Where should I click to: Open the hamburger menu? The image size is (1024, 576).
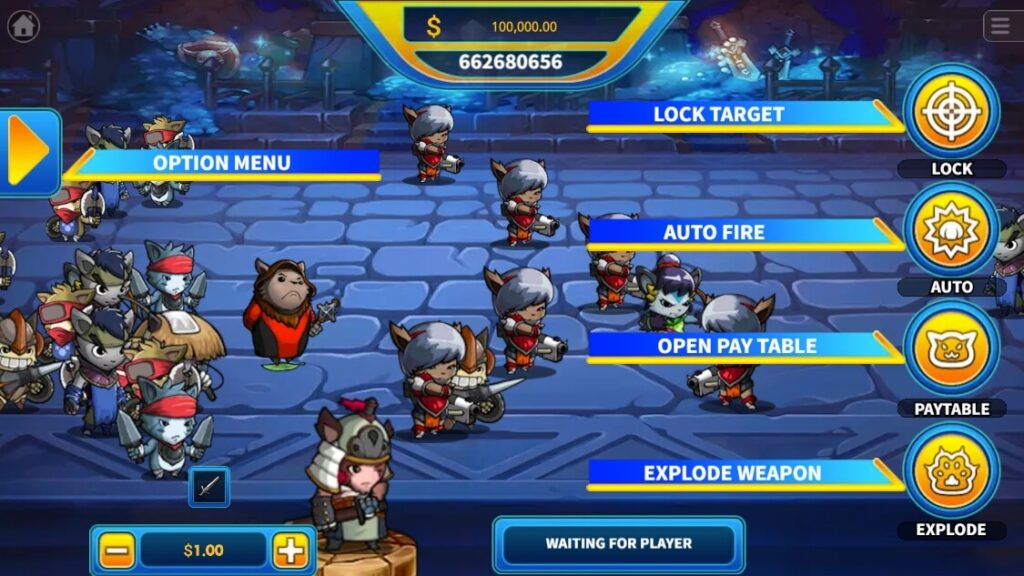(1001, 26)
